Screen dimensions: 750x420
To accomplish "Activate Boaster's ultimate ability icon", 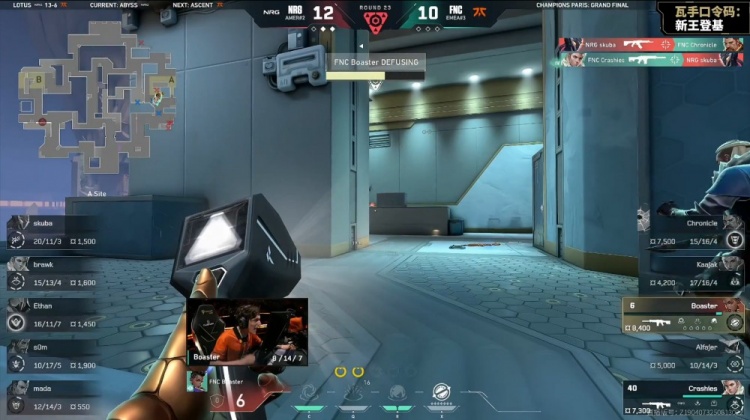I will (x=441, y=392).
